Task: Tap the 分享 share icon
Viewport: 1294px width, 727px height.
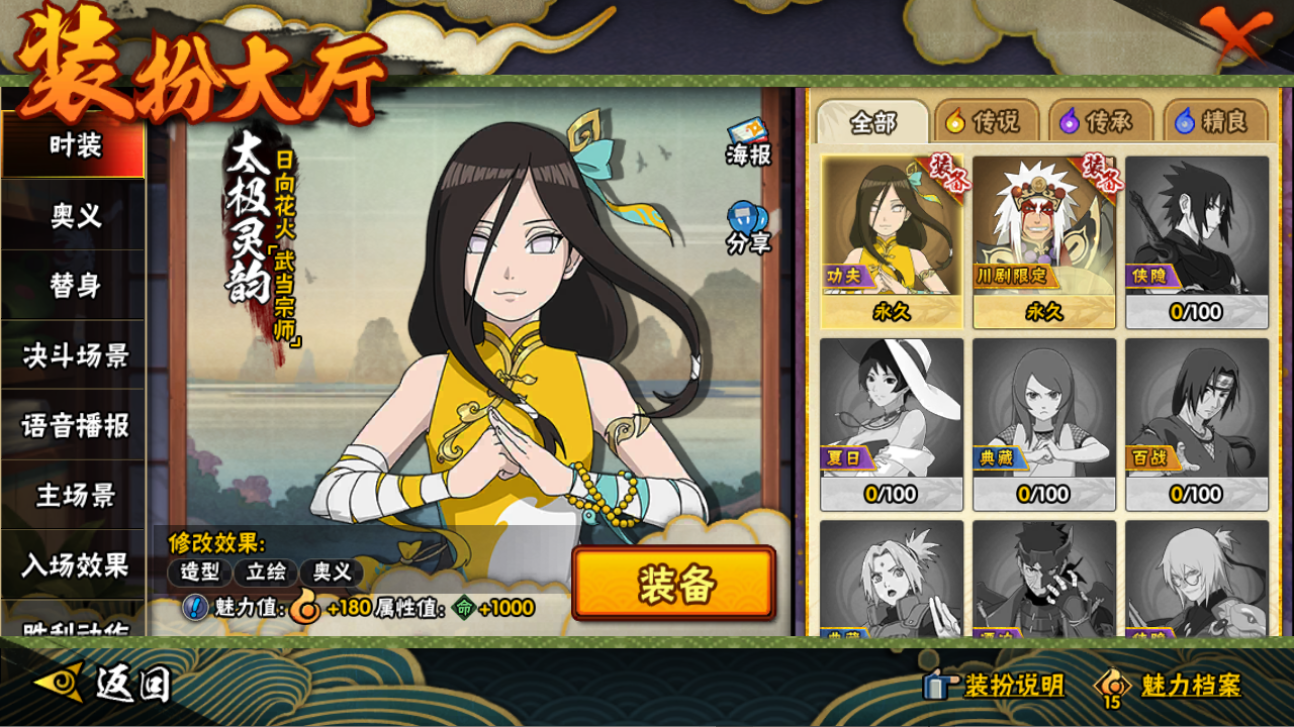Action: (748, 228)
